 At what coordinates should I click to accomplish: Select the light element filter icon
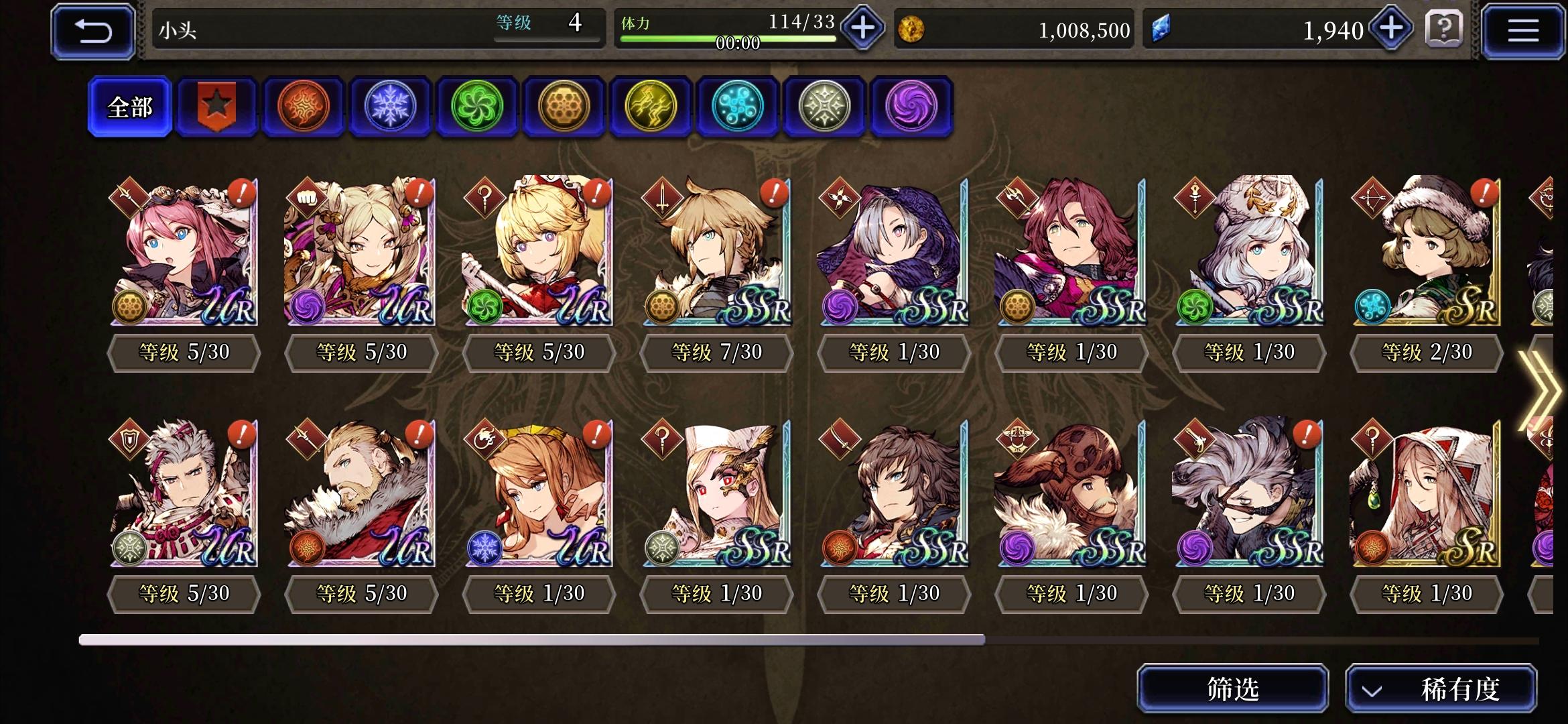point(824,106)
